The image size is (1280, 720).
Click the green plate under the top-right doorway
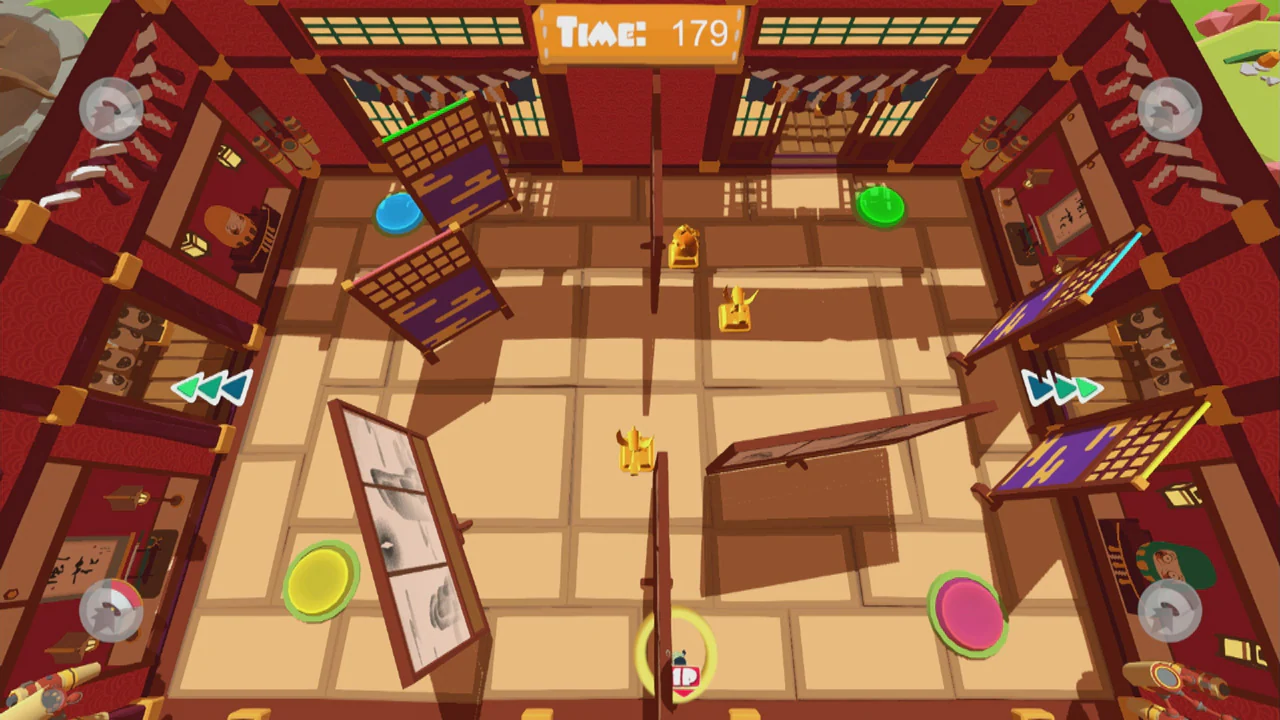881,206
